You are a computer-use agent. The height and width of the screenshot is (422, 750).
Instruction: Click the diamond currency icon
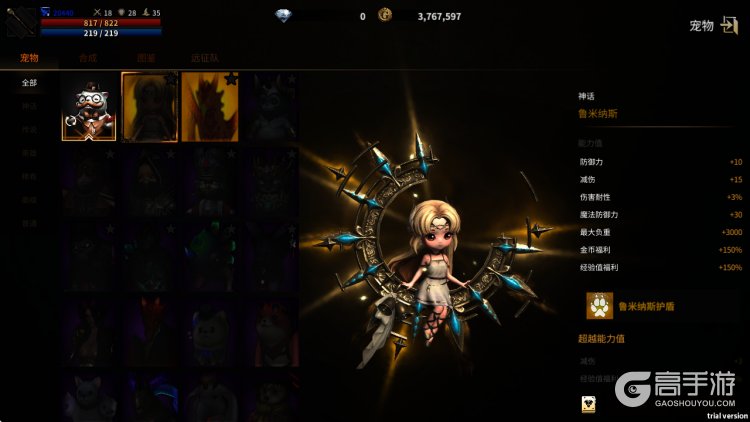click(x=283, y=15)
